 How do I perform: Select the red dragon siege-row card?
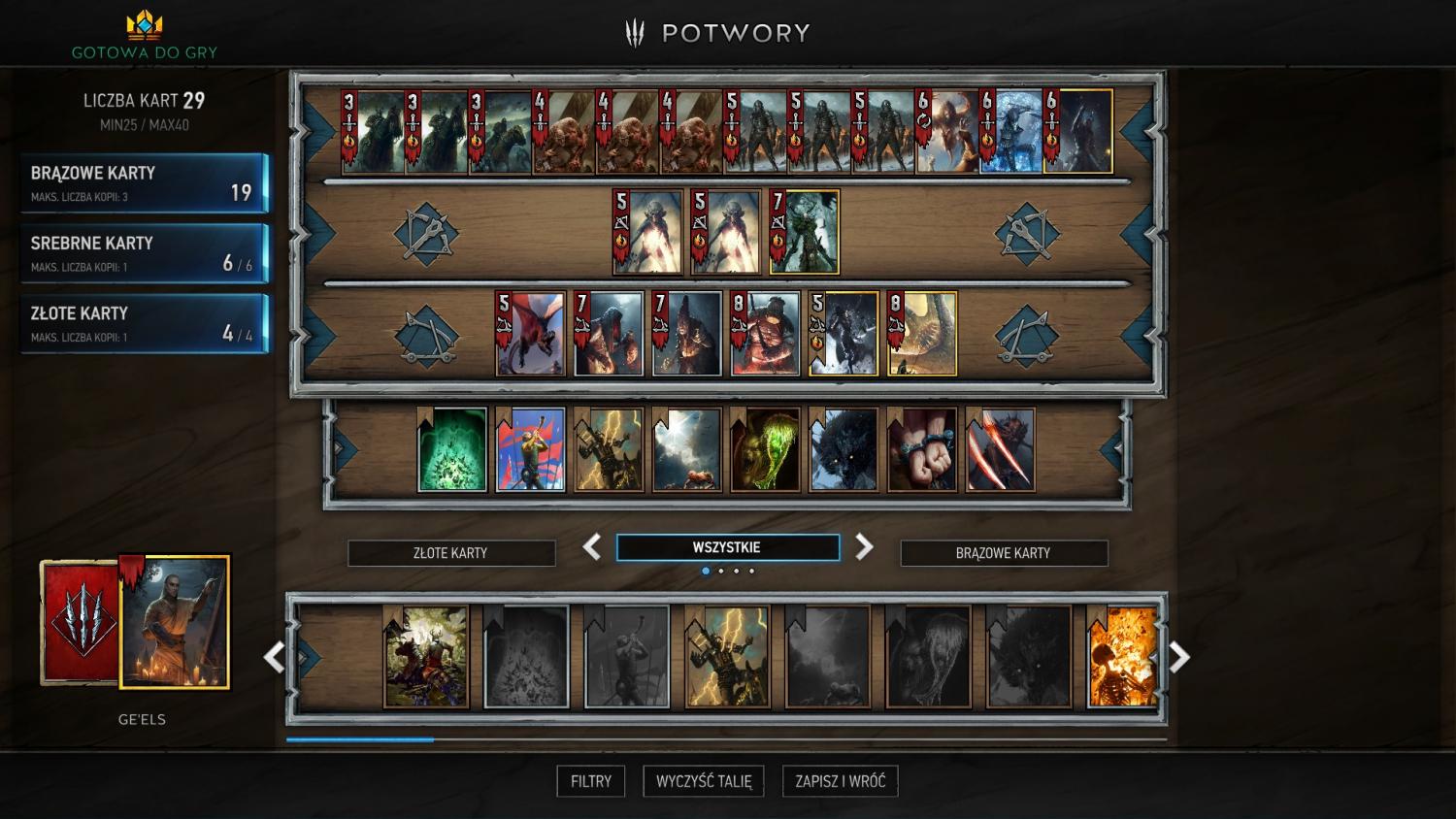531,334
